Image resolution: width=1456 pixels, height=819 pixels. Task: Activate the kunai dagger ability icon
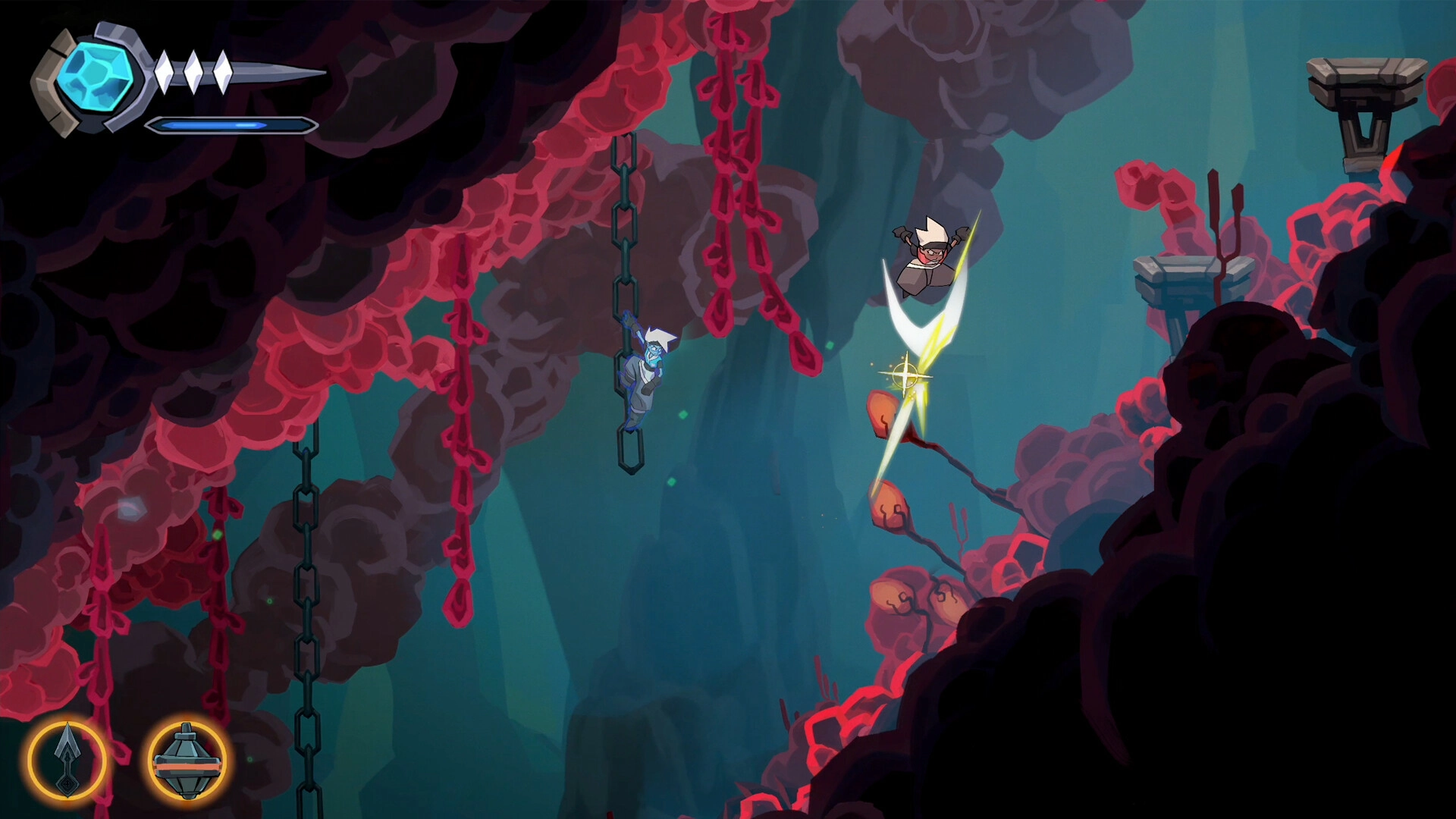(x=67, y=760)
